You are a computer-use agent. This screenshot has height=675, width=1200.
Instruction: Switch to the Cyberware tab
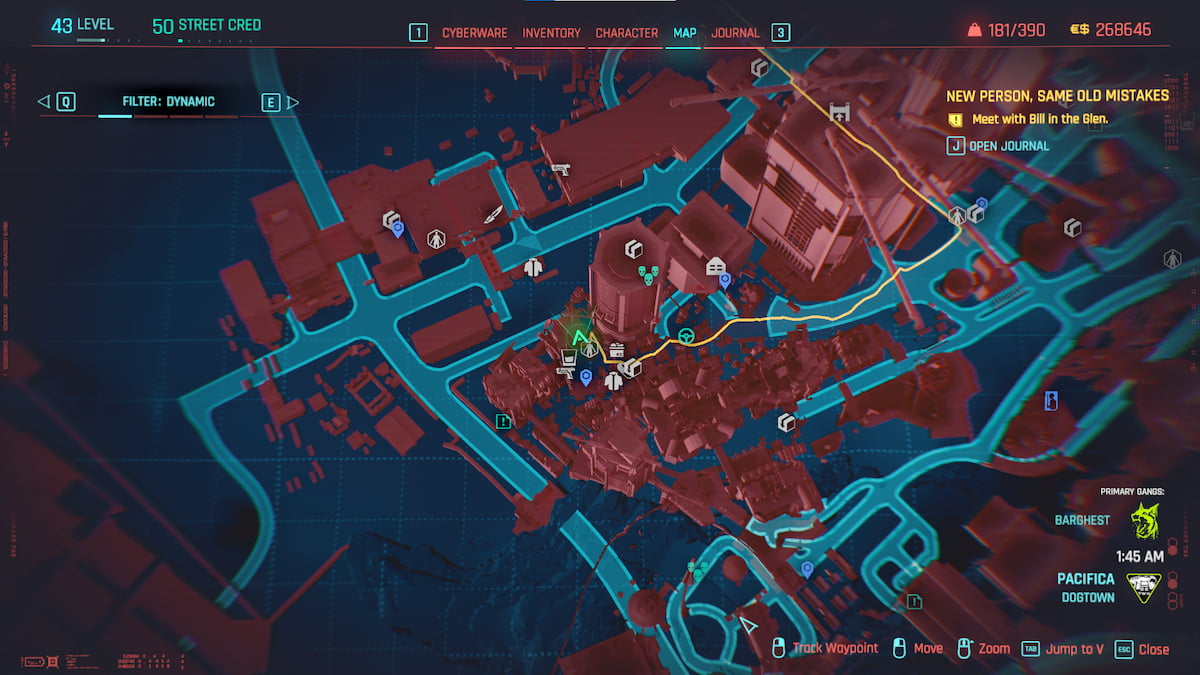(x=476, y=33)
